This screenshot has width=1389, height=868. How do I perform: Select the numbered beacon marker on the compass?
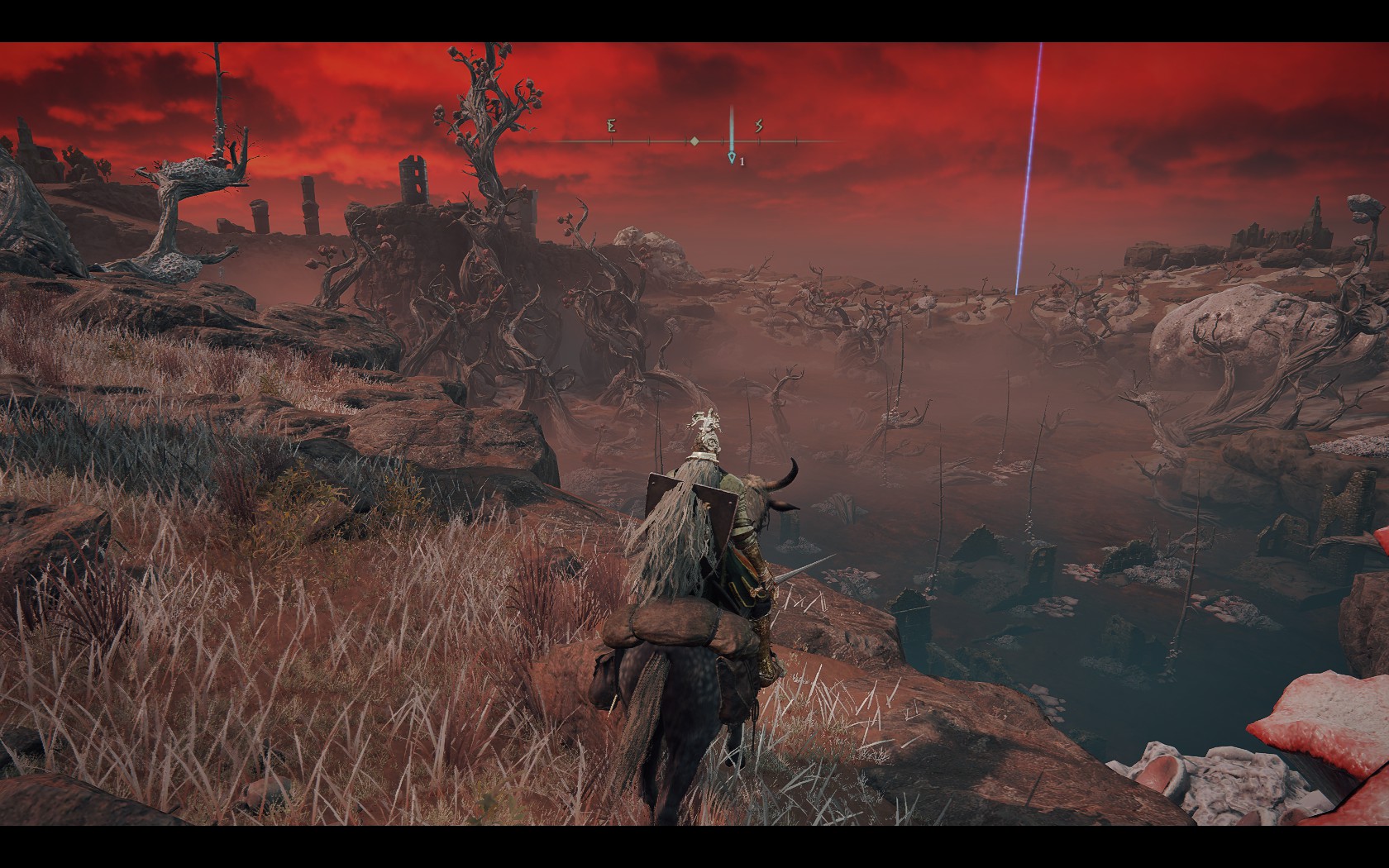click(x=732, y=157)
